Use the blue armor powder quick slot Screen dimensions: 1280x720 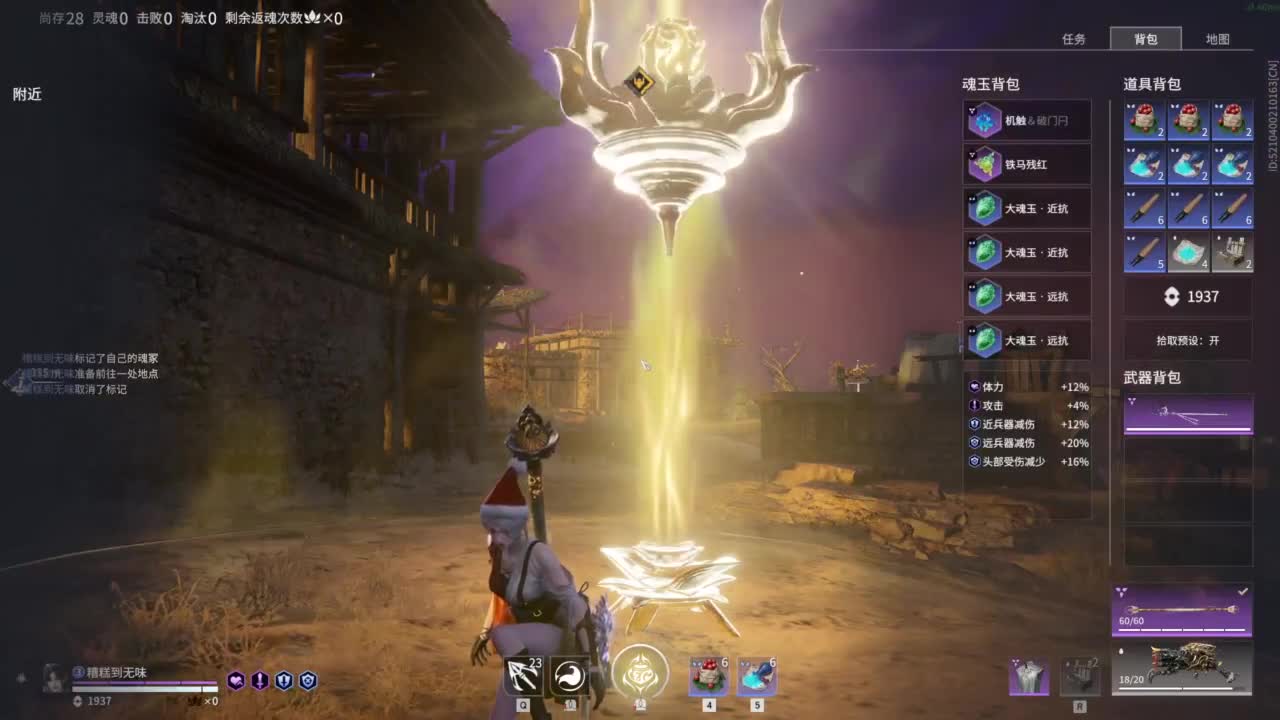(757, 677)
